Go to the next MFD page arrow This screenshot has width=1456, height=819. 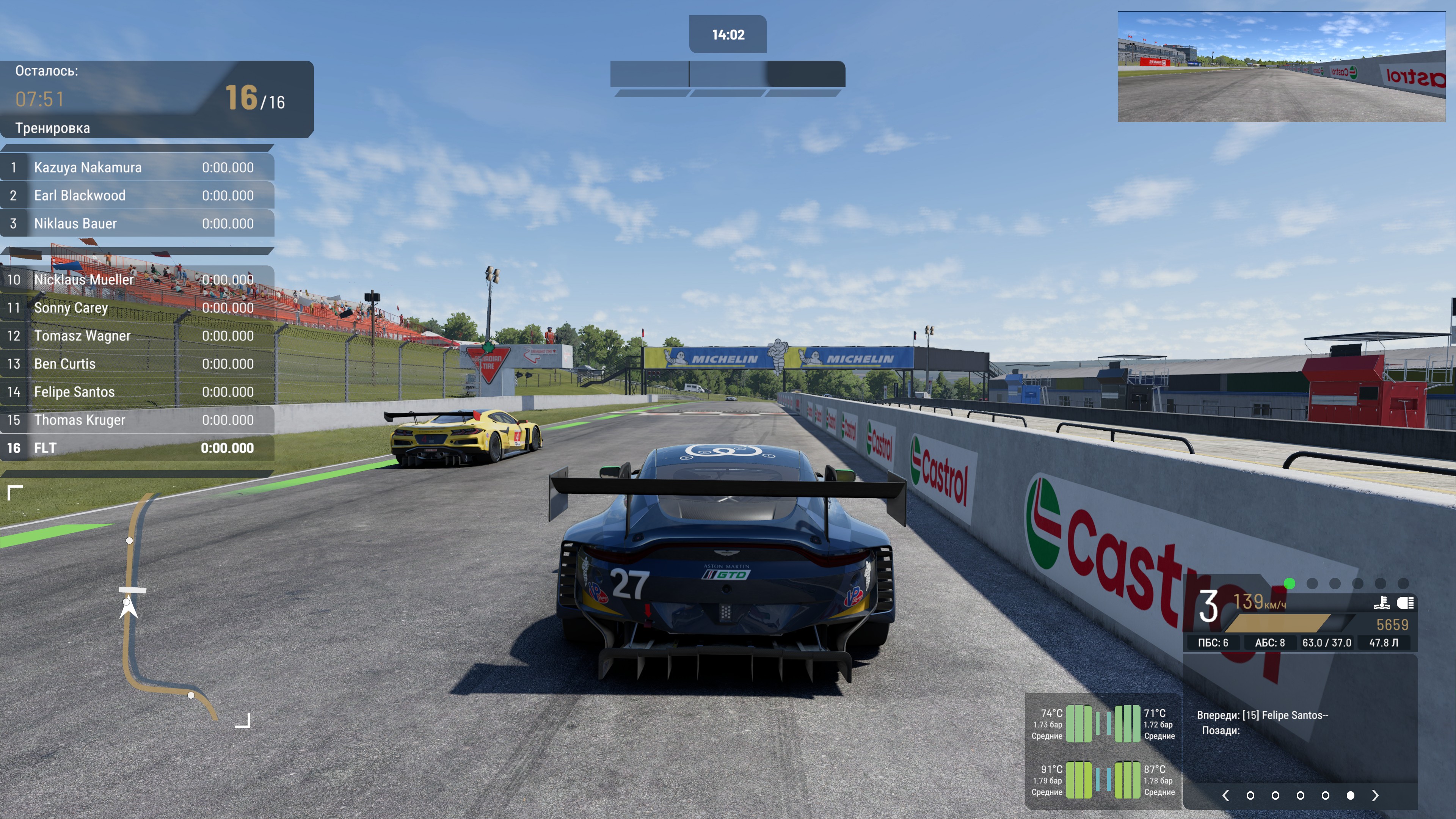(x=1374, y=795)
